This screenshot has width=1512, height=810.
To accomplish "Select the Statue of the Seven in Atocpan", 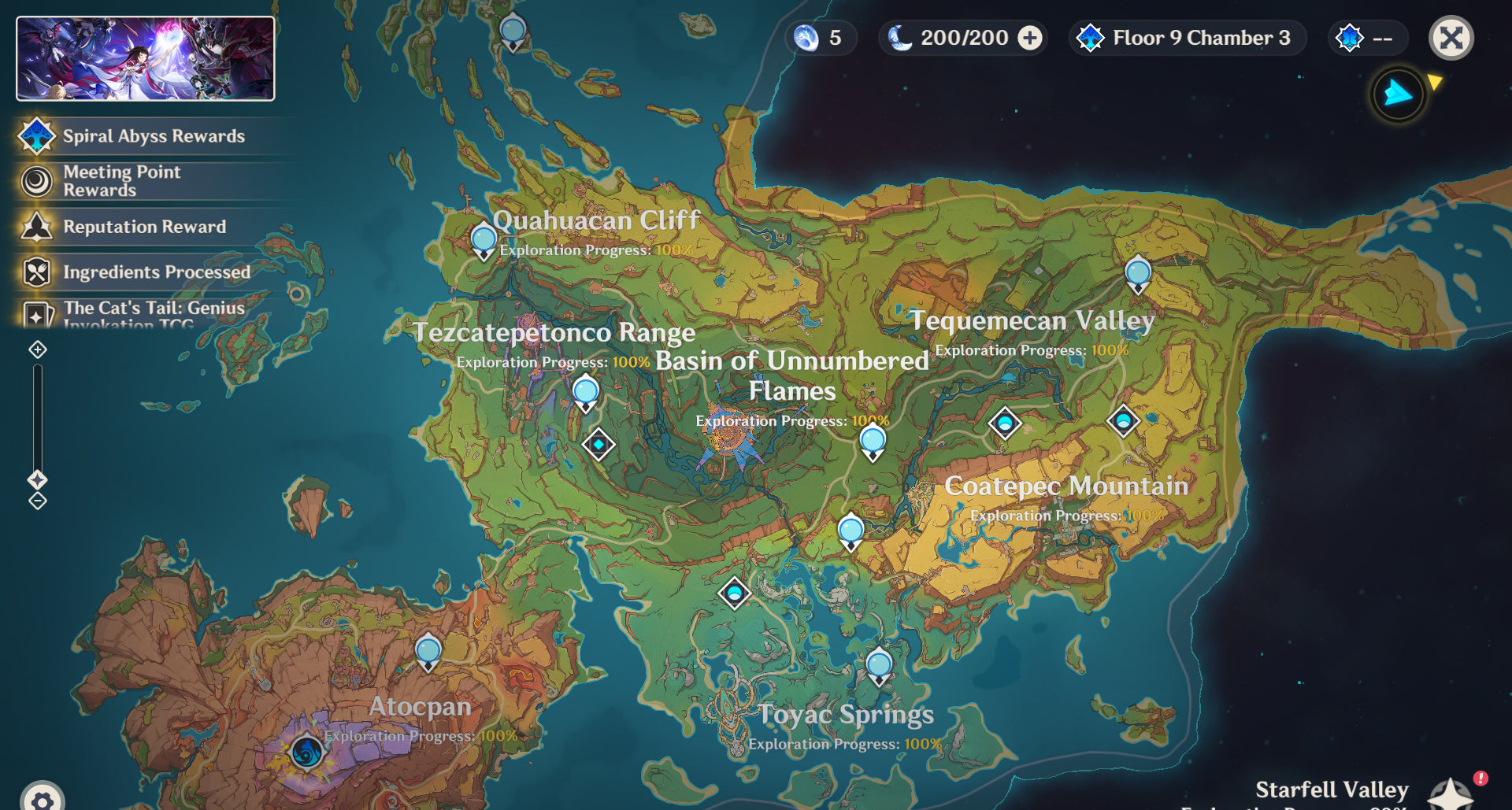I will [306, 752].
